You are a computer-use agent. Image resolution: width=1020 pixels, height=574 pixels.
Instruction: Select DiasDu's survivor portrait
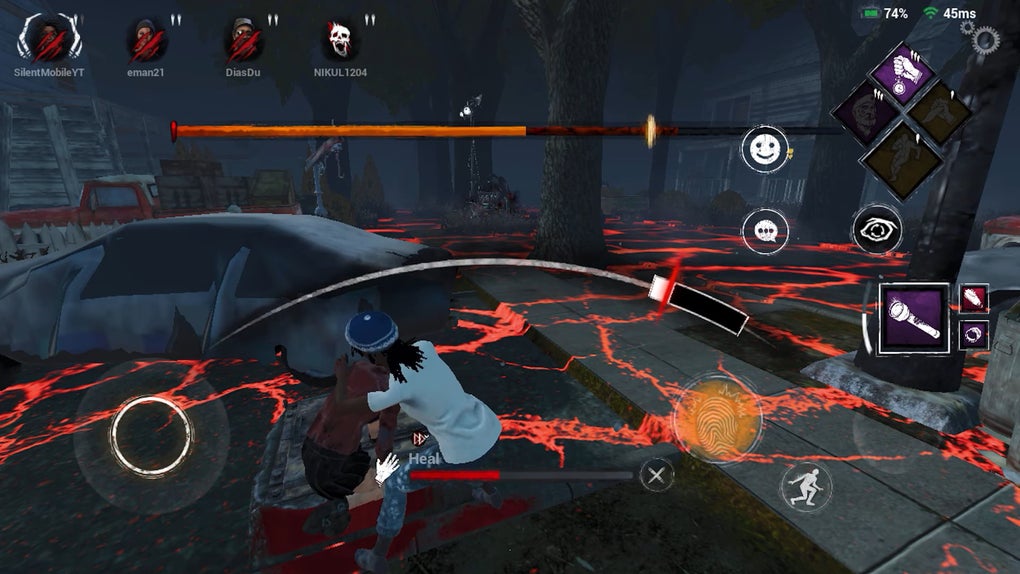point(244,40)
